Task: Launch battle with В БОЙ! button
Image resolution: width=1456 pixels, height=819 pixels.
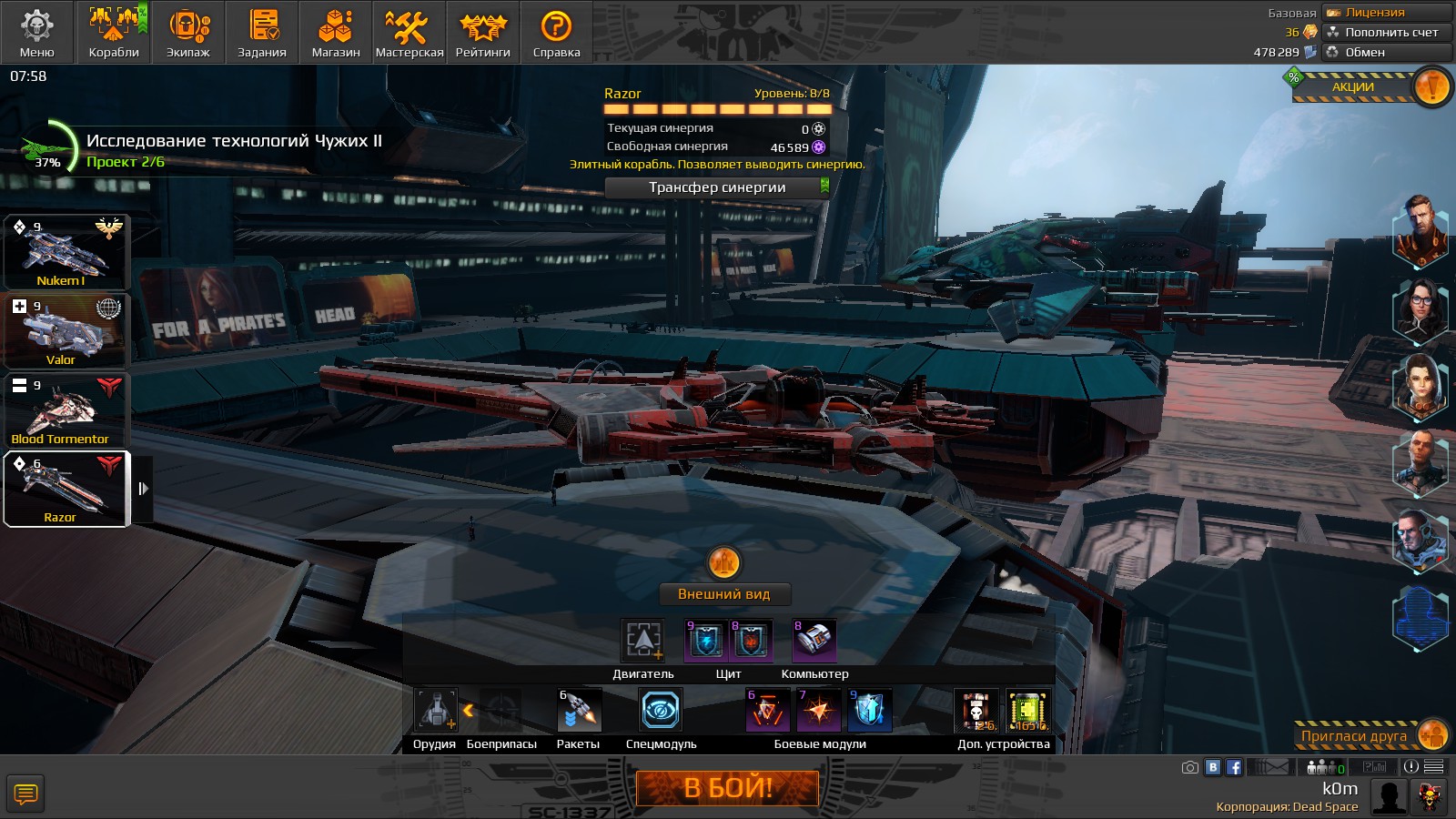Action: click(x=727, y=788)
